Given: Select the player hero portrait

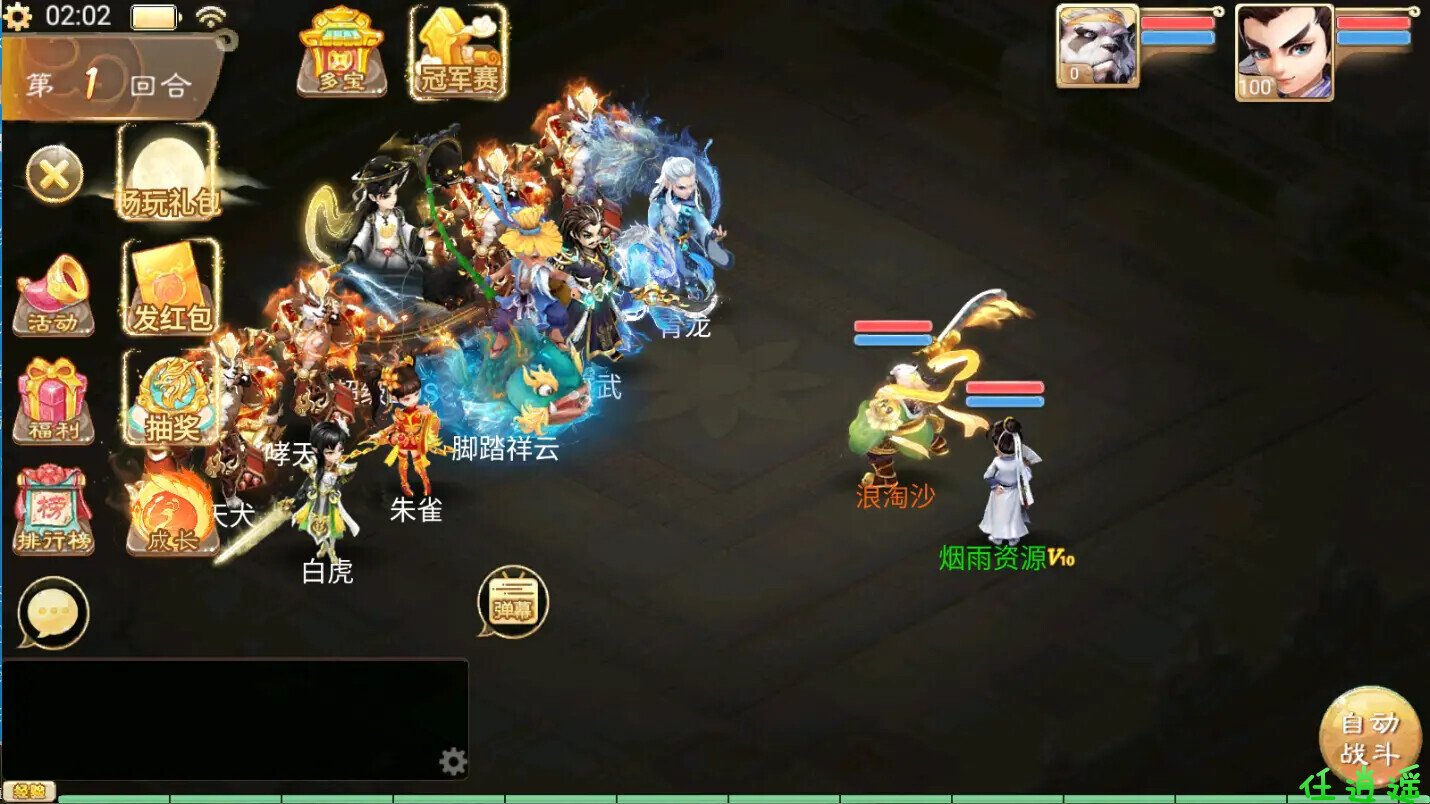Looking at the screenshot, I should coord(1284,52).
